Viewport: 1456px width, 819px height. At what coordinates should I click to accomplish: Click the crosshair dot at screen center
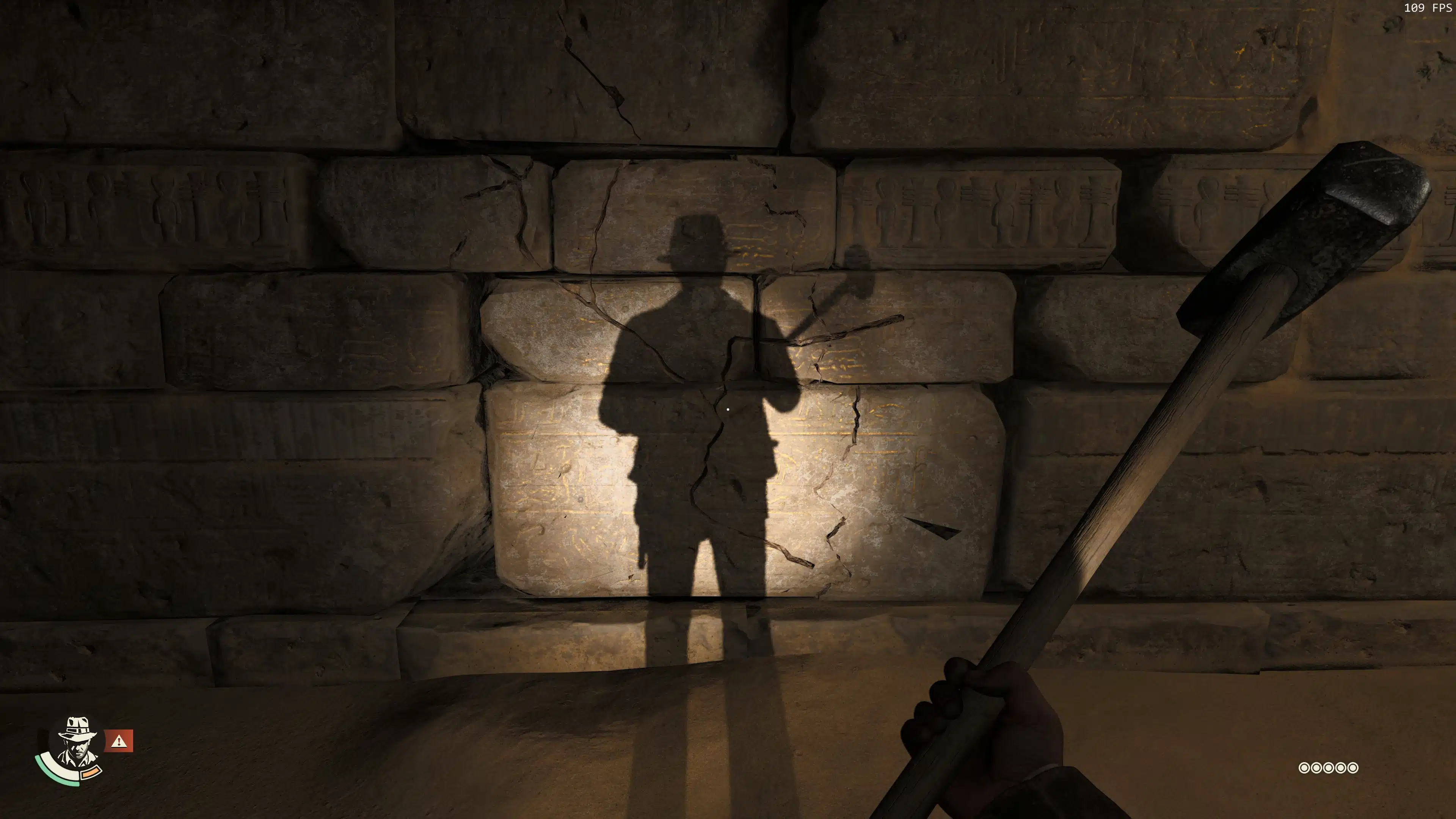728,409
